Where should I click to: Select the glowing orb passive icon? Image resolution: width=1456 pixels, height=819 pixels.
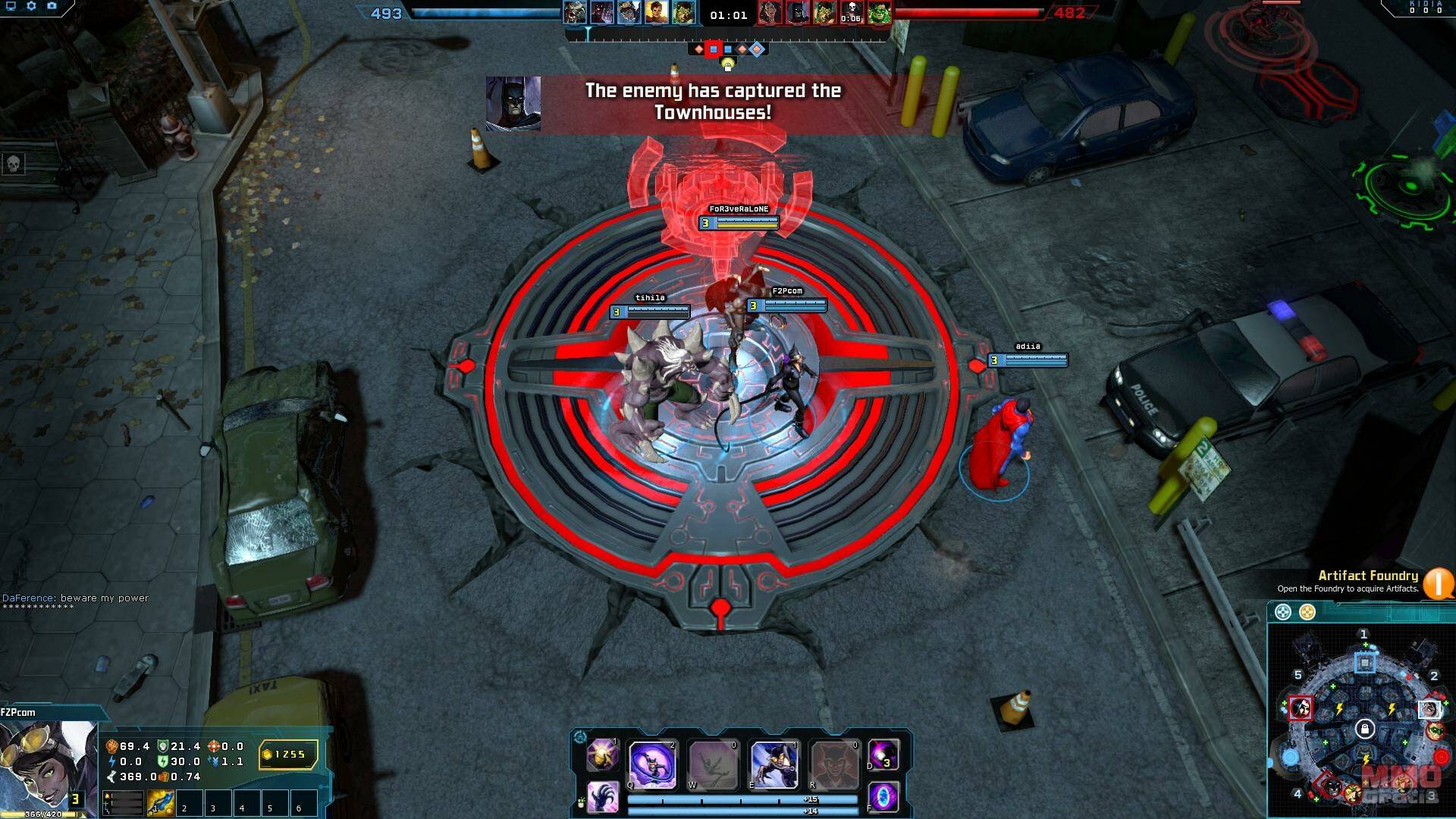point(604,755)
